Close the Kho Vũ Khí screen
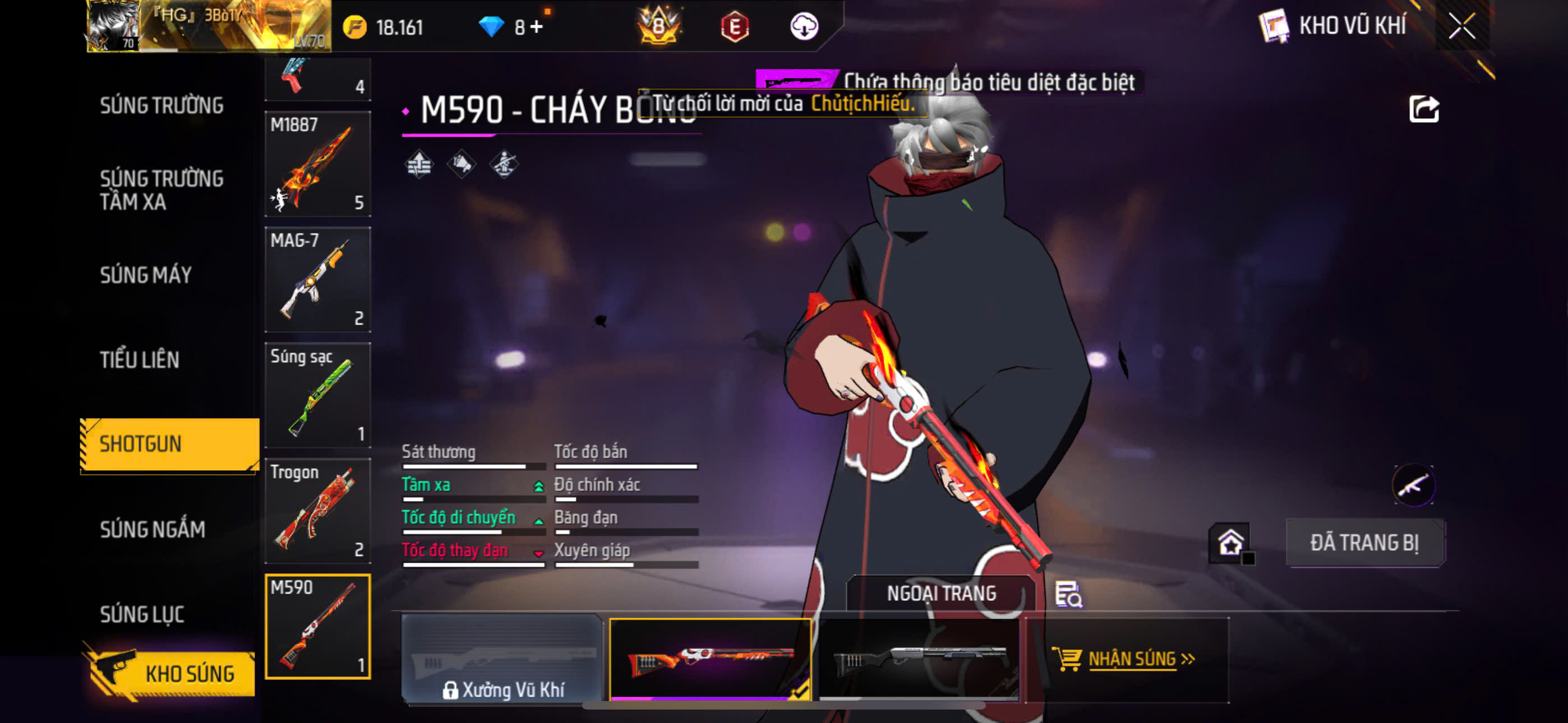The width and height of the screenshot is (1568, 723). click(1461, 26)
